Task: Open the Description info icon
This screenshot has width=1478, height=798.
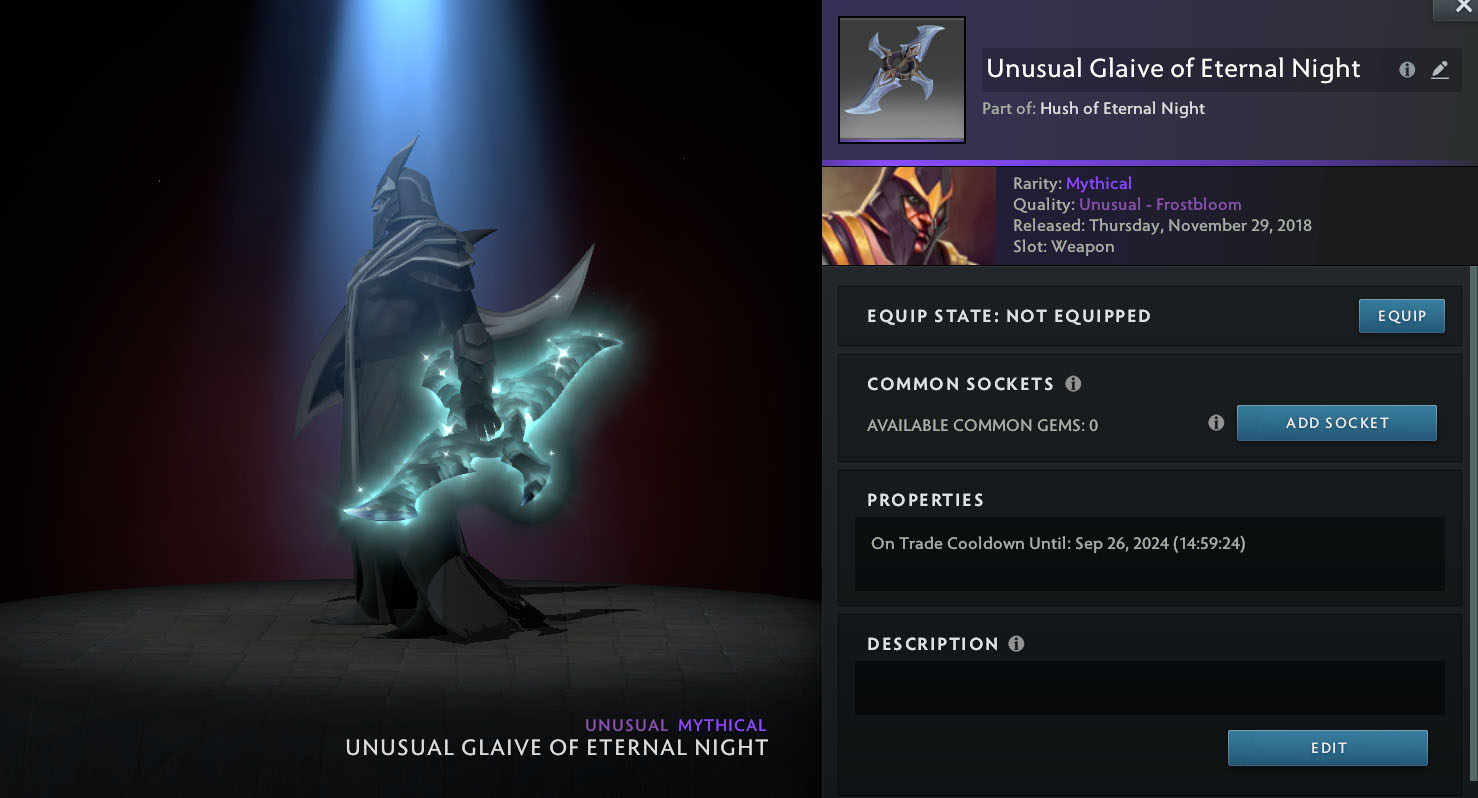Action: 1016,644
